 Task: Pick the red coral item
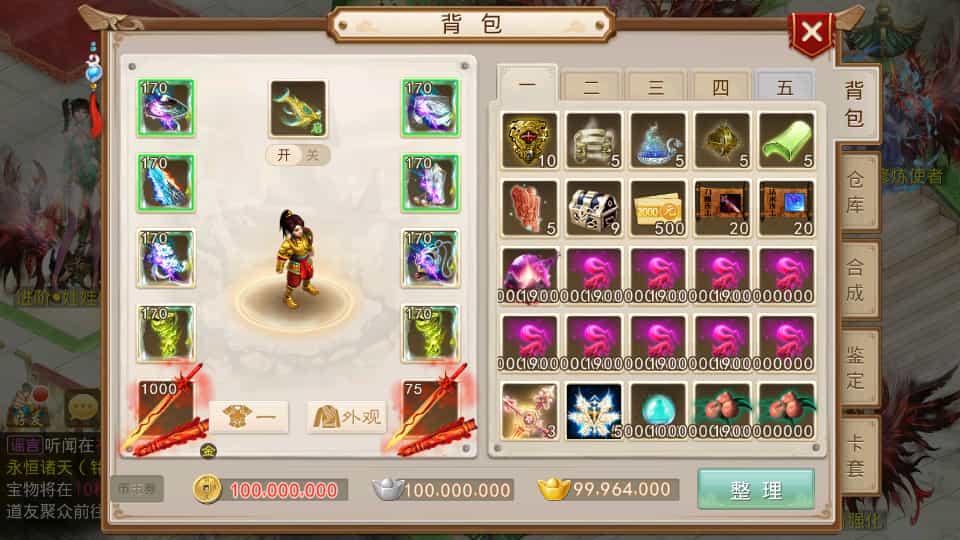point(529,206)
